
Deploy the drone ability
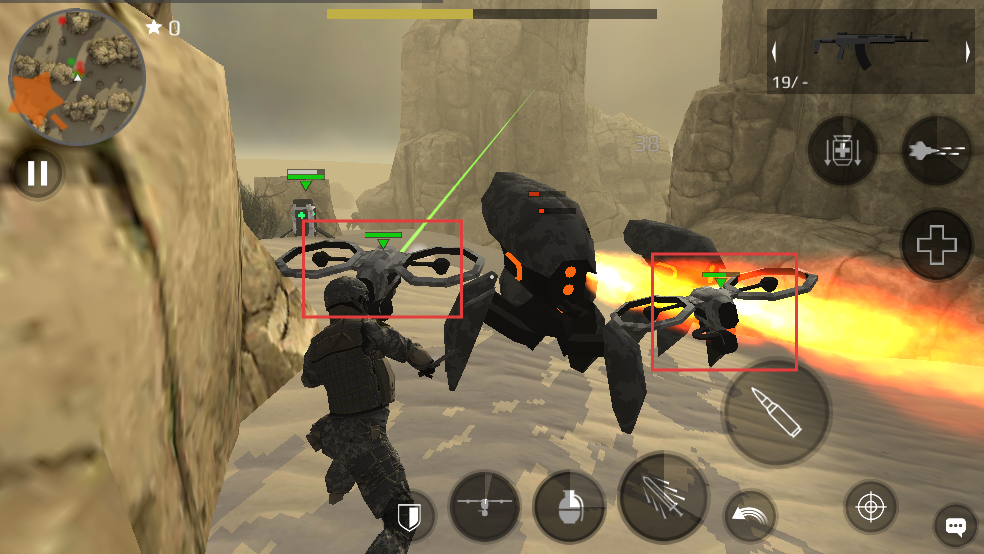pos(485,506)
